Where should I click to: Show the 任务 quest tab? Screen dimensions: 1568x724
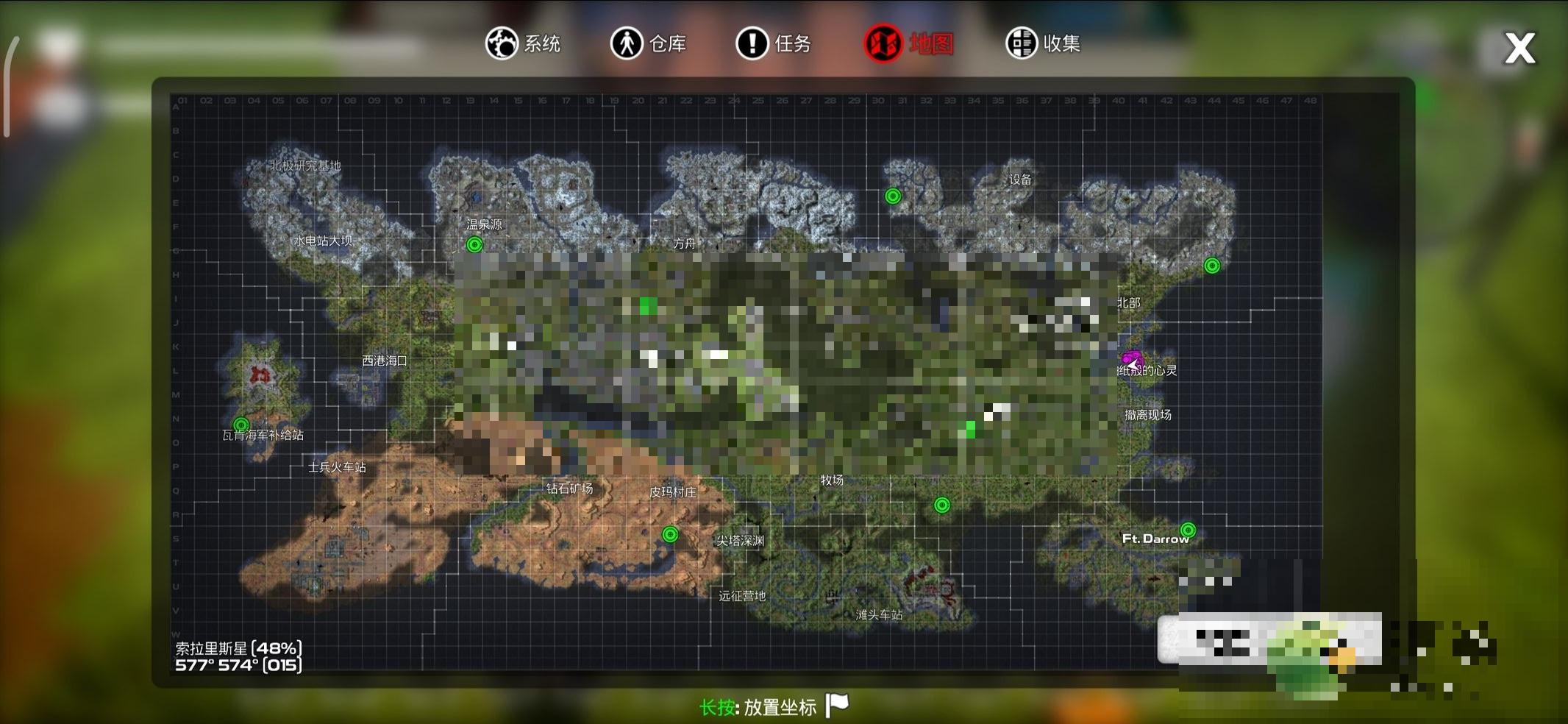pos(774,43)
